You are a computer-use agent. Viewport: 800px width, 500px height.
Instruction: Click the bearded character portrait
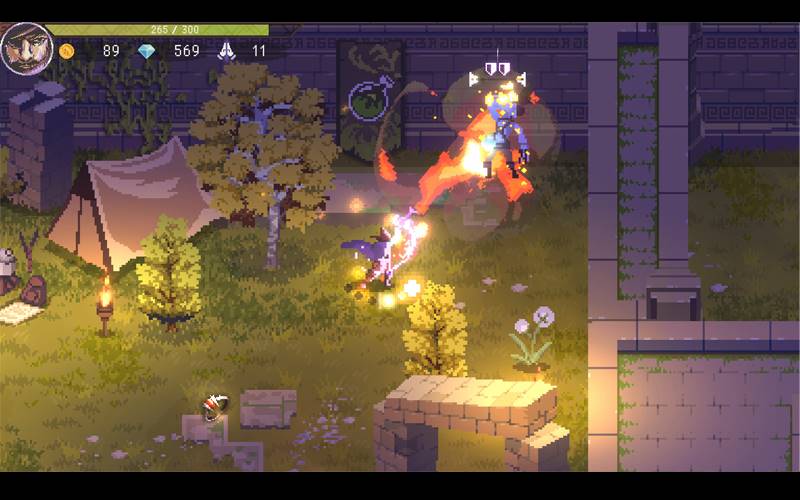coord(26,48)
